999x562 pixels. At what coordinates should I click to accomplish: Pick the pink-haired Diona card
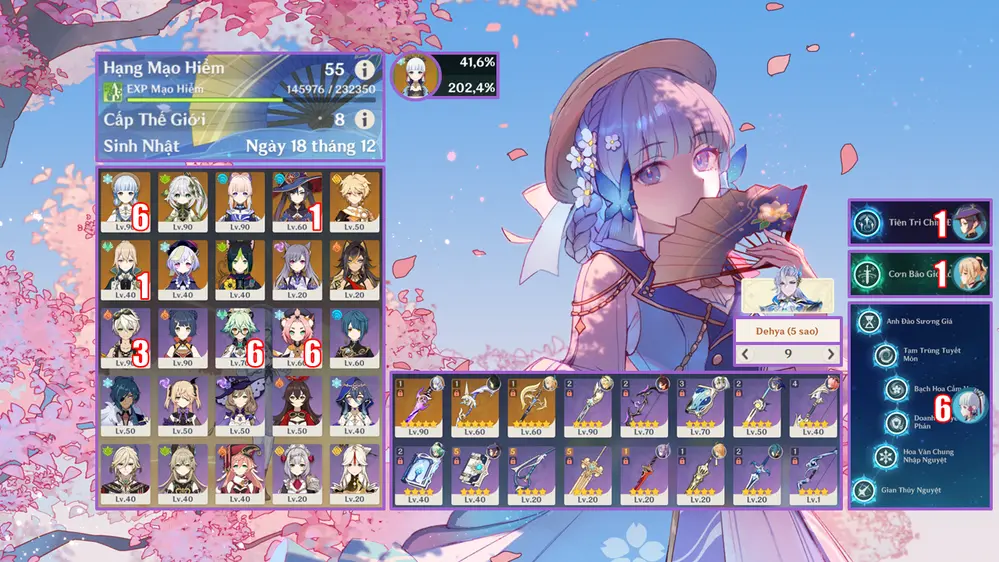[298, 334]
